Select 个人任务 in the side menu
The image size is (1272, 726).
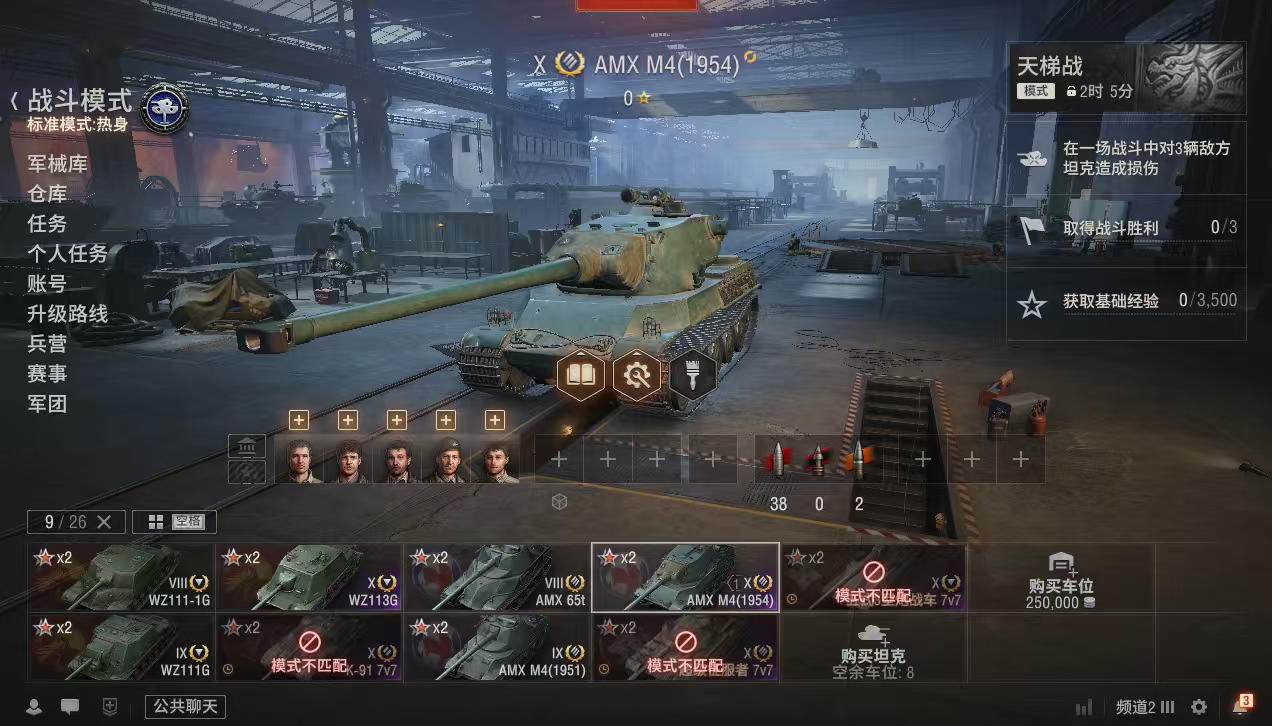click(67, 254)
